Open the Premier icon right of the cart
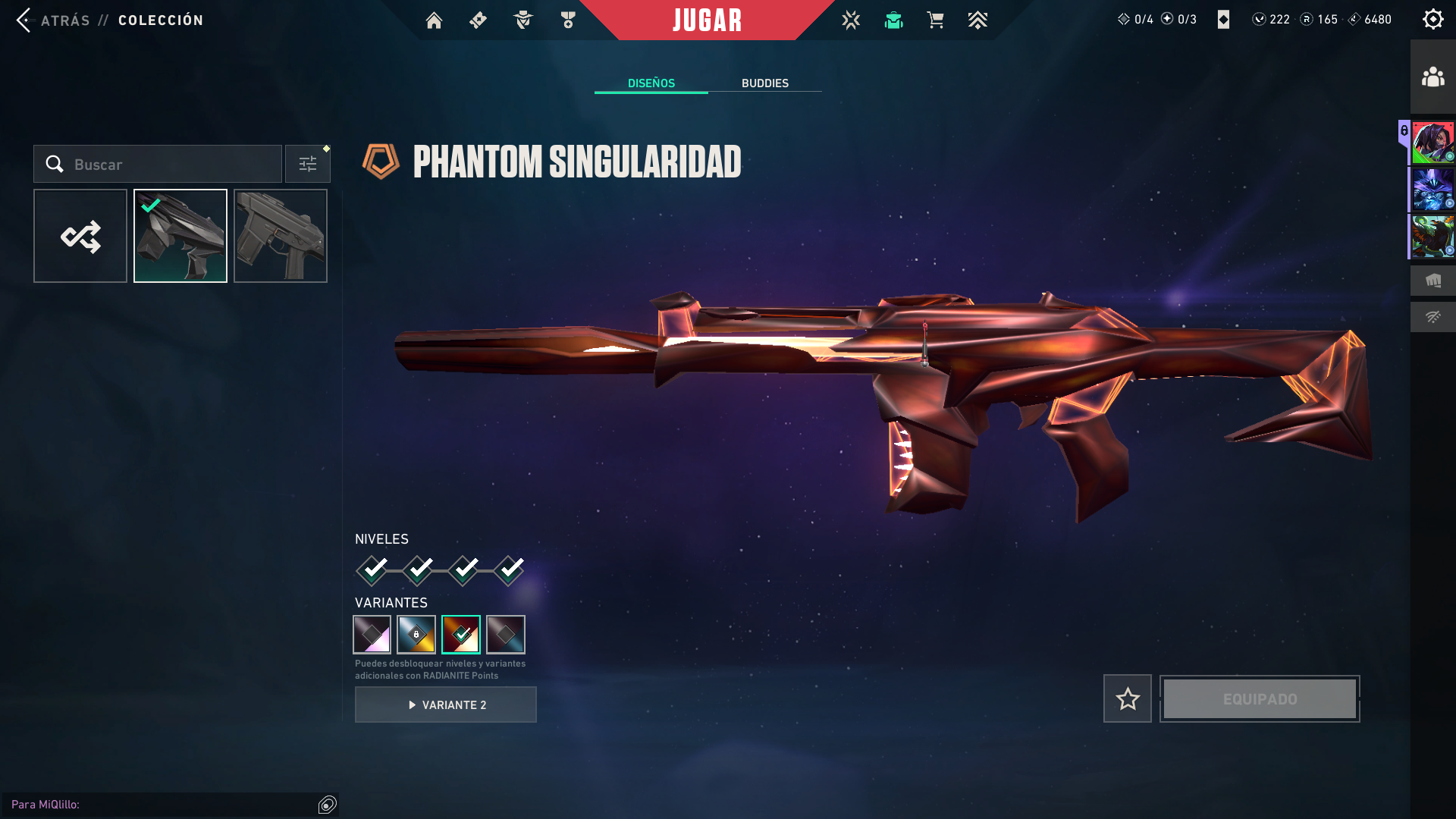Screen dimensions: 1456x819 978,20
